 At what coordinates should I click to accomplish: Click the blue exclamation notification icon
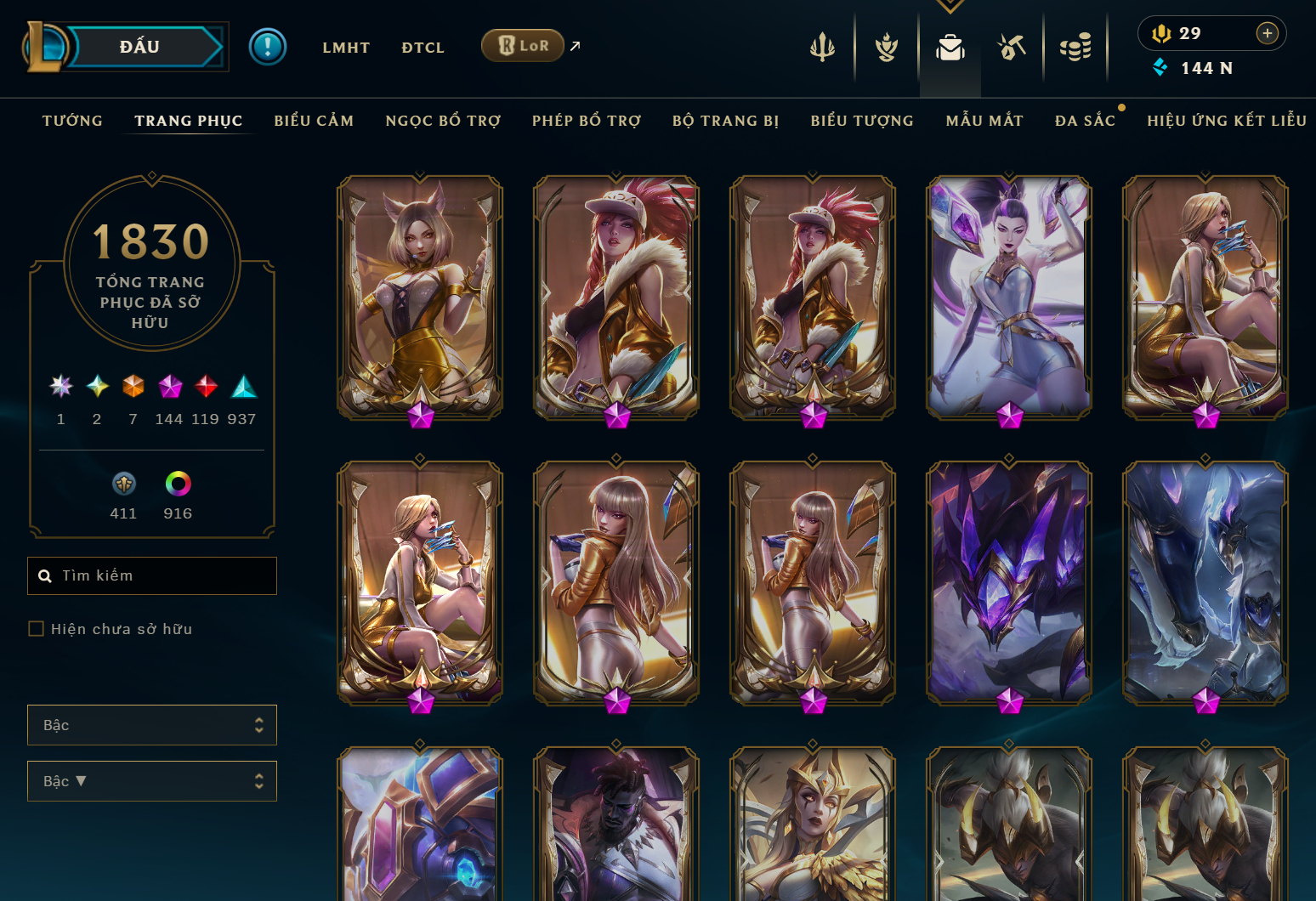coord(269,46)
